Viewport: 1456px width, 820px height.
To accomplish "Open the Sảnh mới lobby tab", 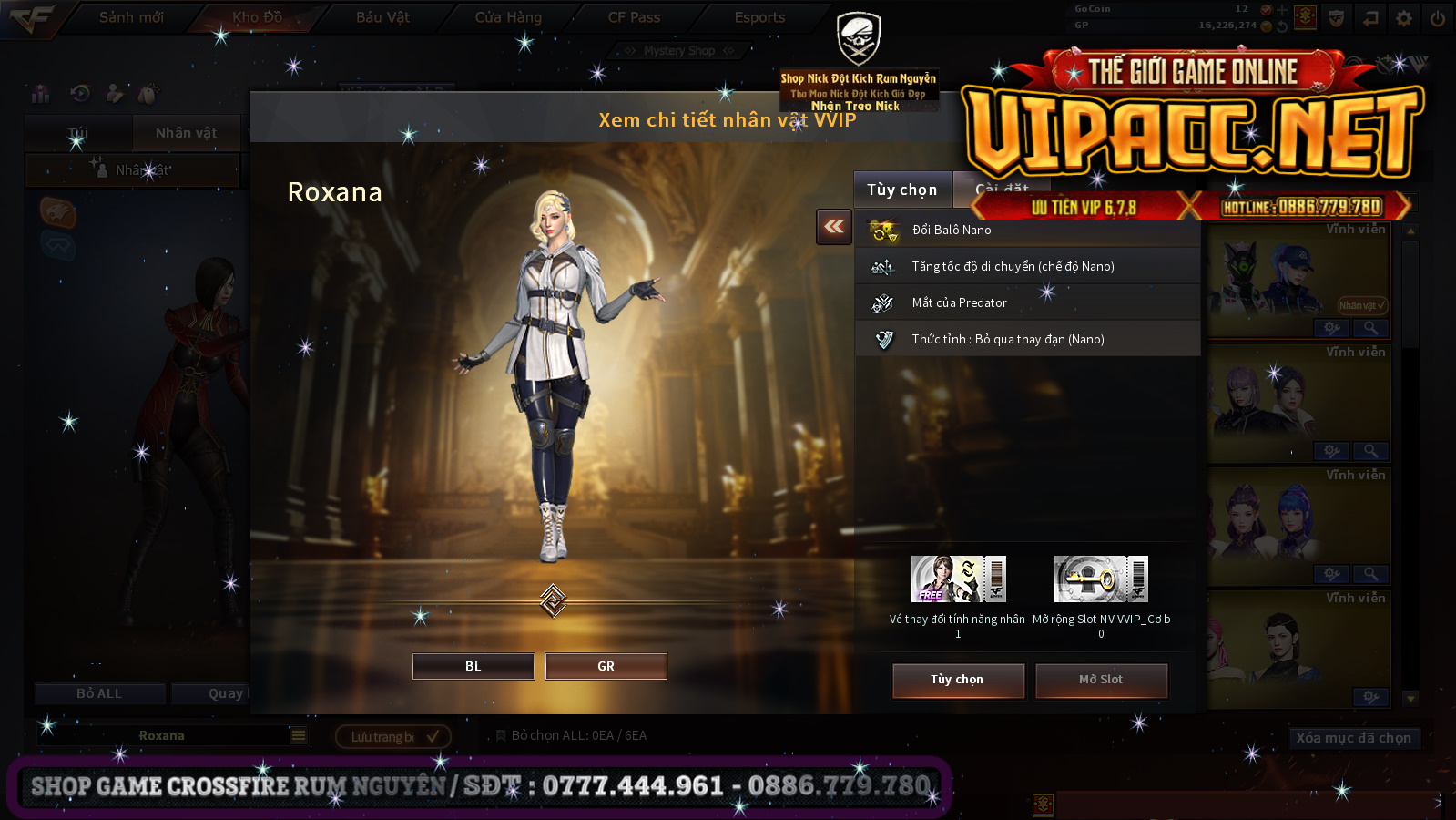I will pyautogui.click(x=131, y=17).
